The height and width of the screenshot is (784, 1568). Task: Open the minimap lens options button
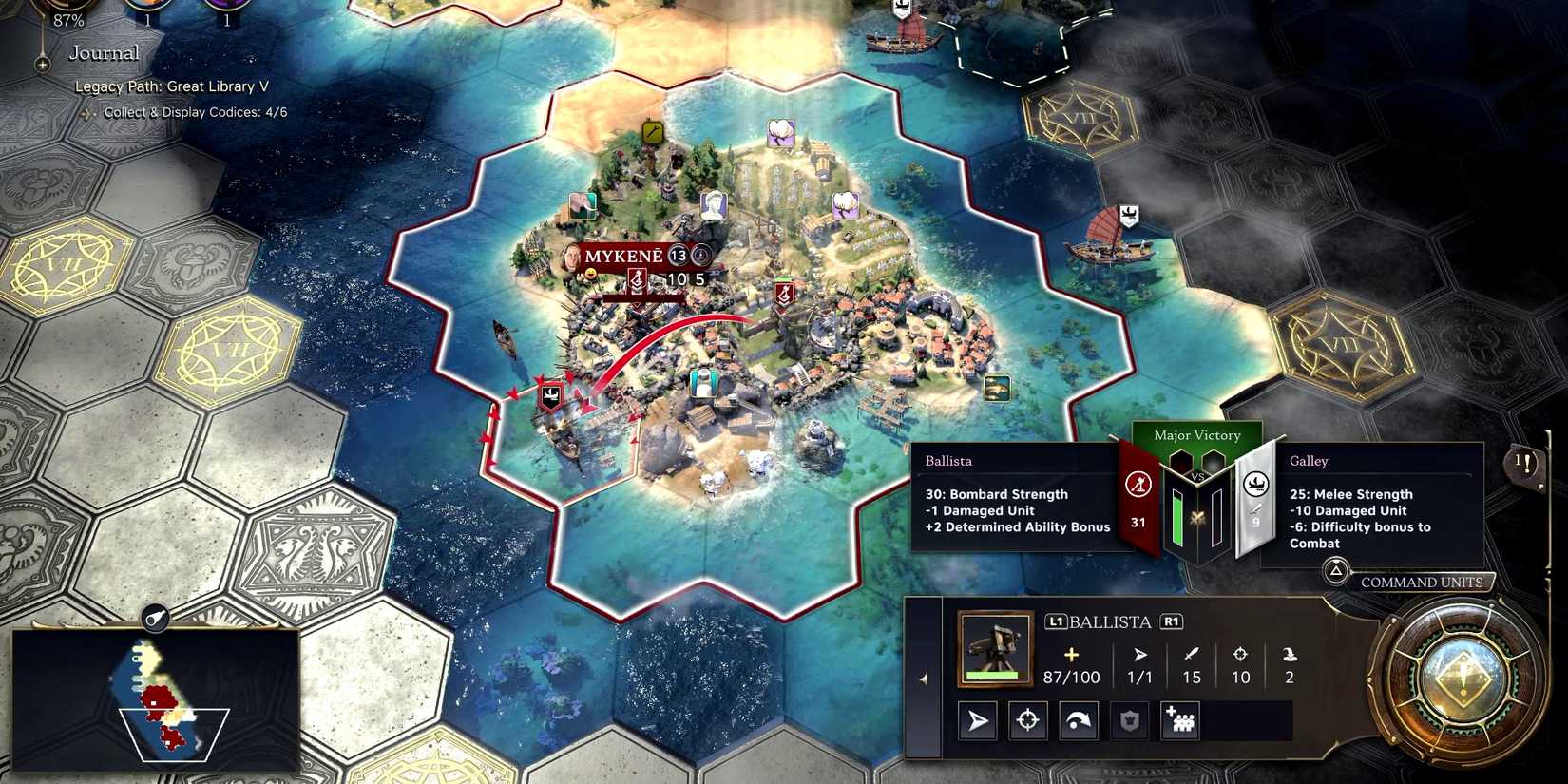155,619
